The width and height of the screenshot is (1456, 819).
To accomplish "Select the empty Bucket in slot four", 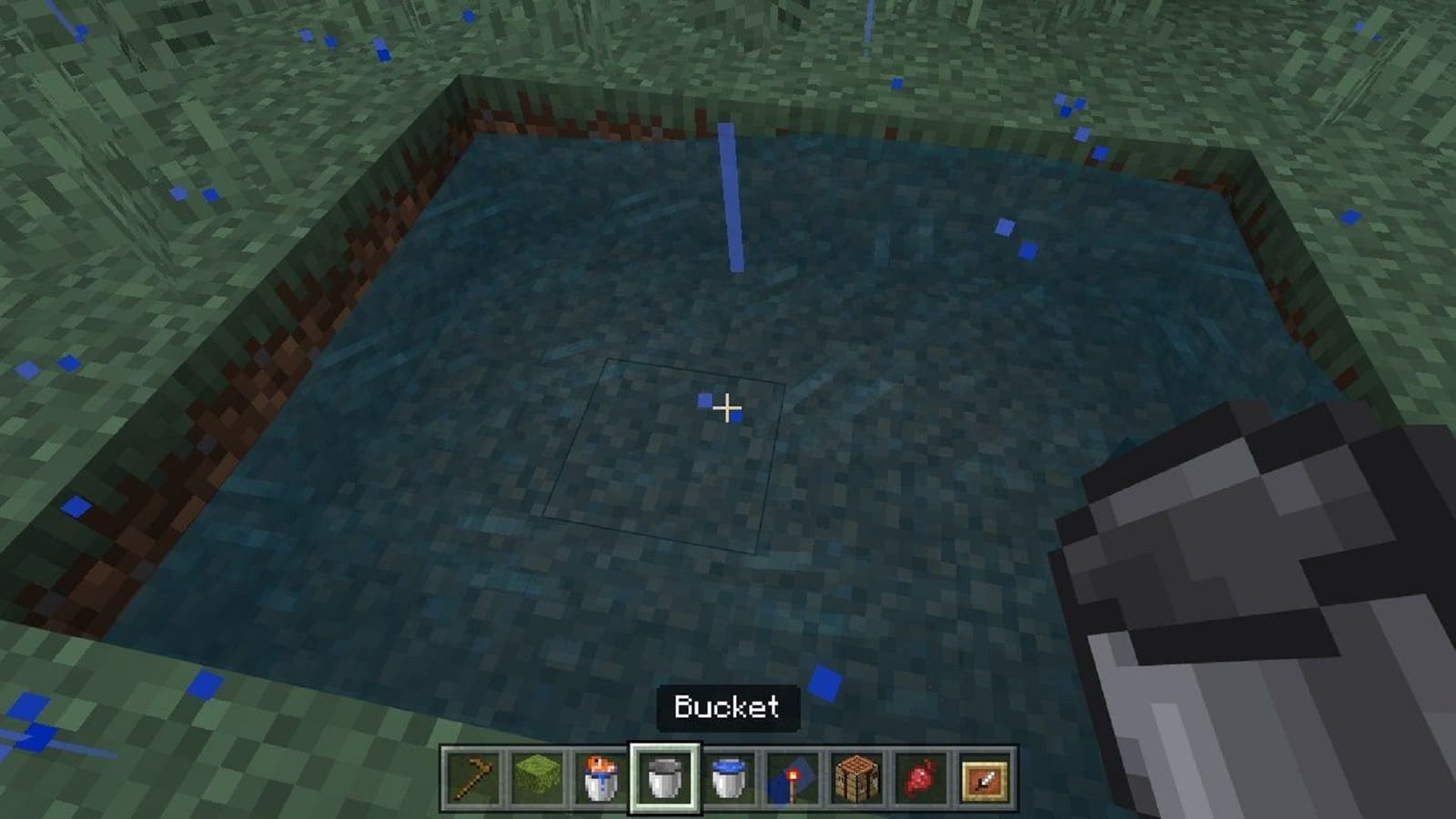I will pos(666,780).
